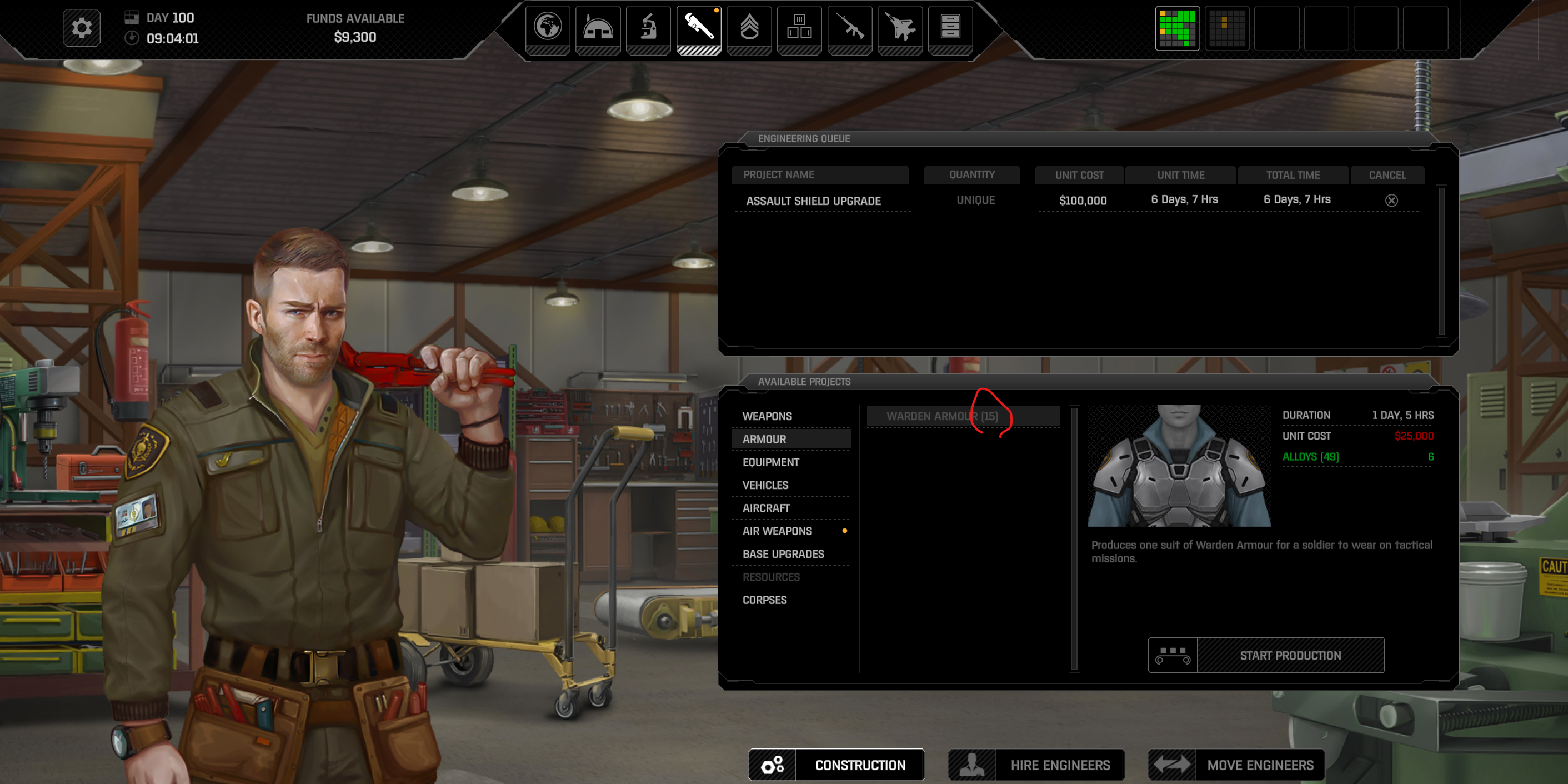Select the first base green grid
Screen dimensions: 1568x784
(x=1177, y=28)
